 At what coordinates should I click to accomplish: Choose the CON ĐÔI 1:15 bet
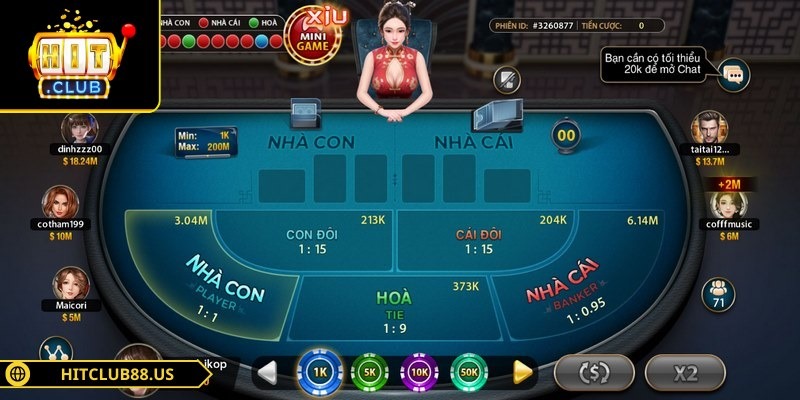[x=310, y=242]
